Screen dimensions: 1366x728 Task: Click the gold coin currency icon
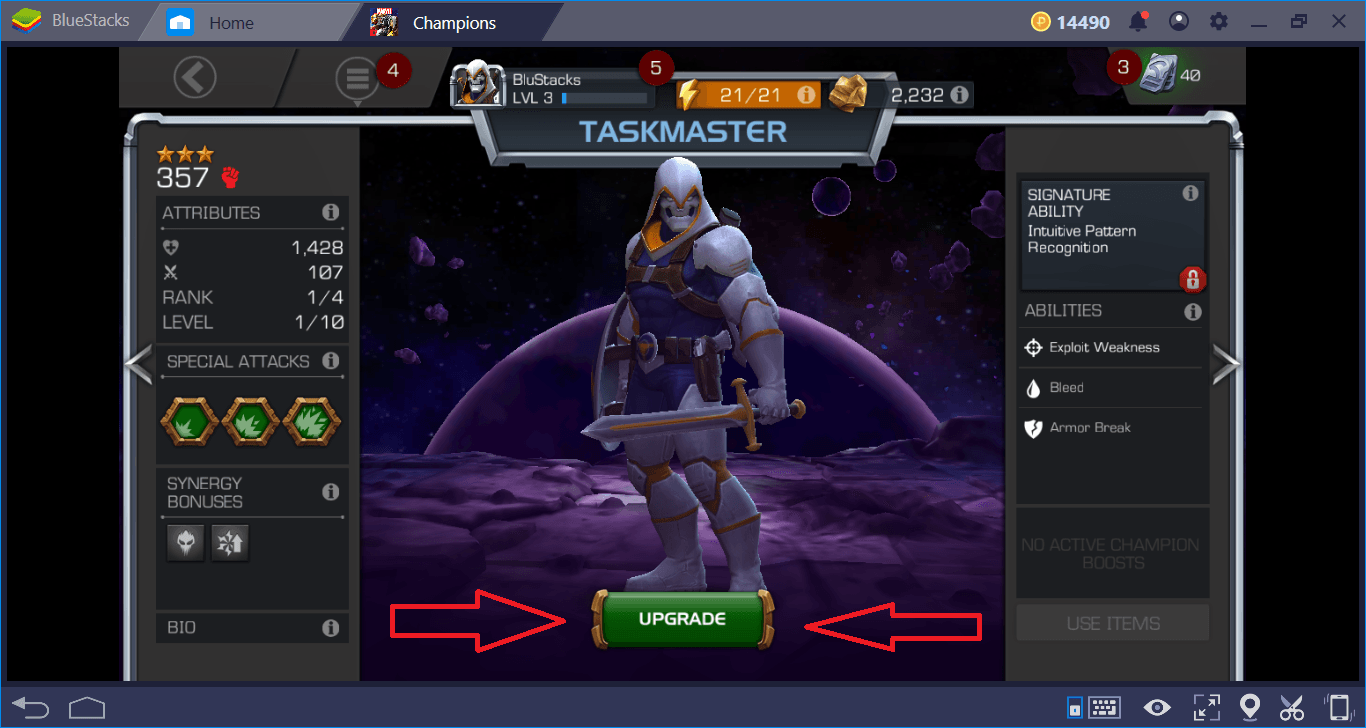1040,20
